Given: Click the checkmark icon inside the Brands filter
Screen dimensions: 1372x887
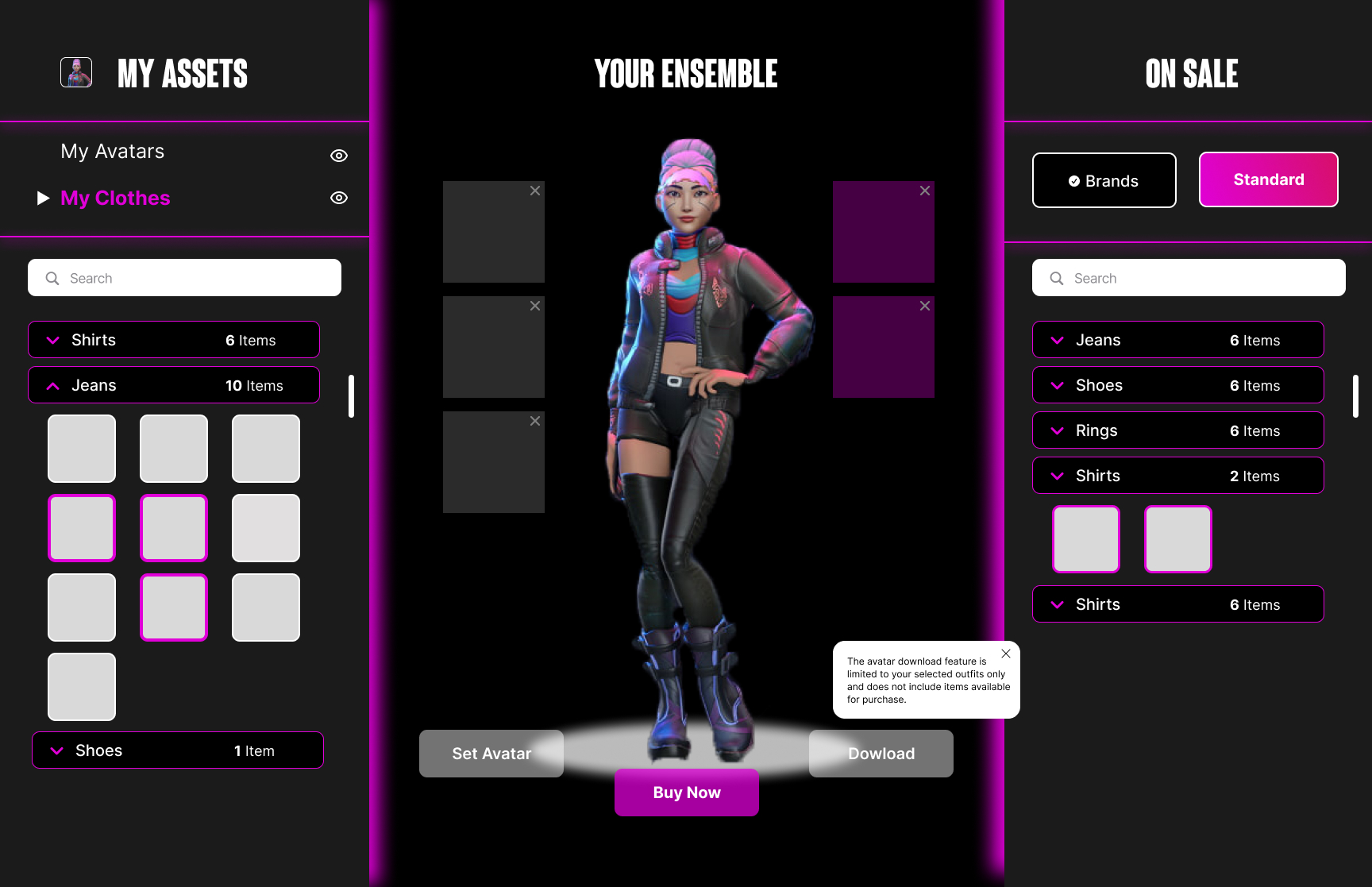Looking at the screenshot, I should pyautogui.click(x=1073, y=180).
